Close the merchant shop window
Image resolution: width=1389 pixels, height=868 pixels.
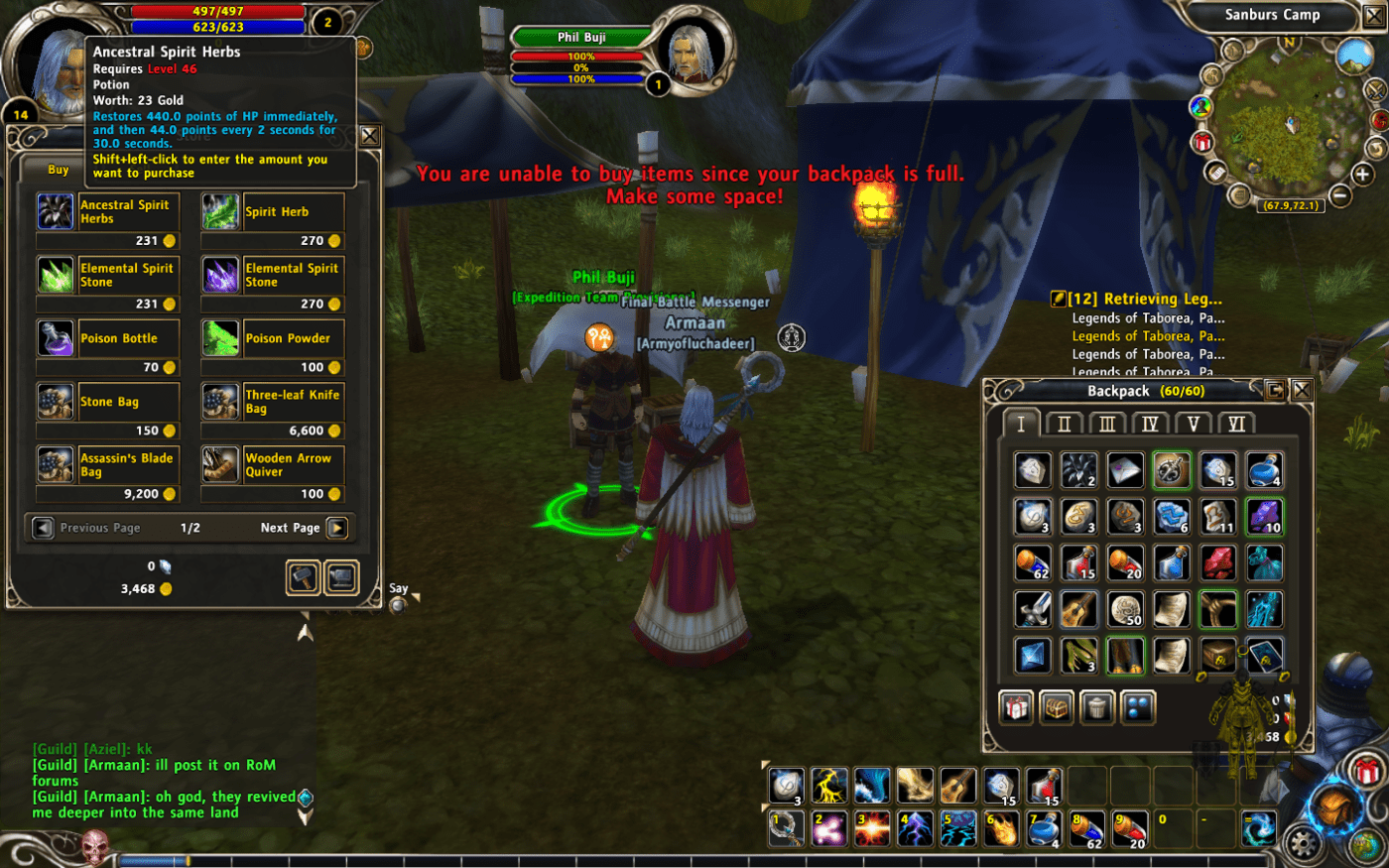369,137
